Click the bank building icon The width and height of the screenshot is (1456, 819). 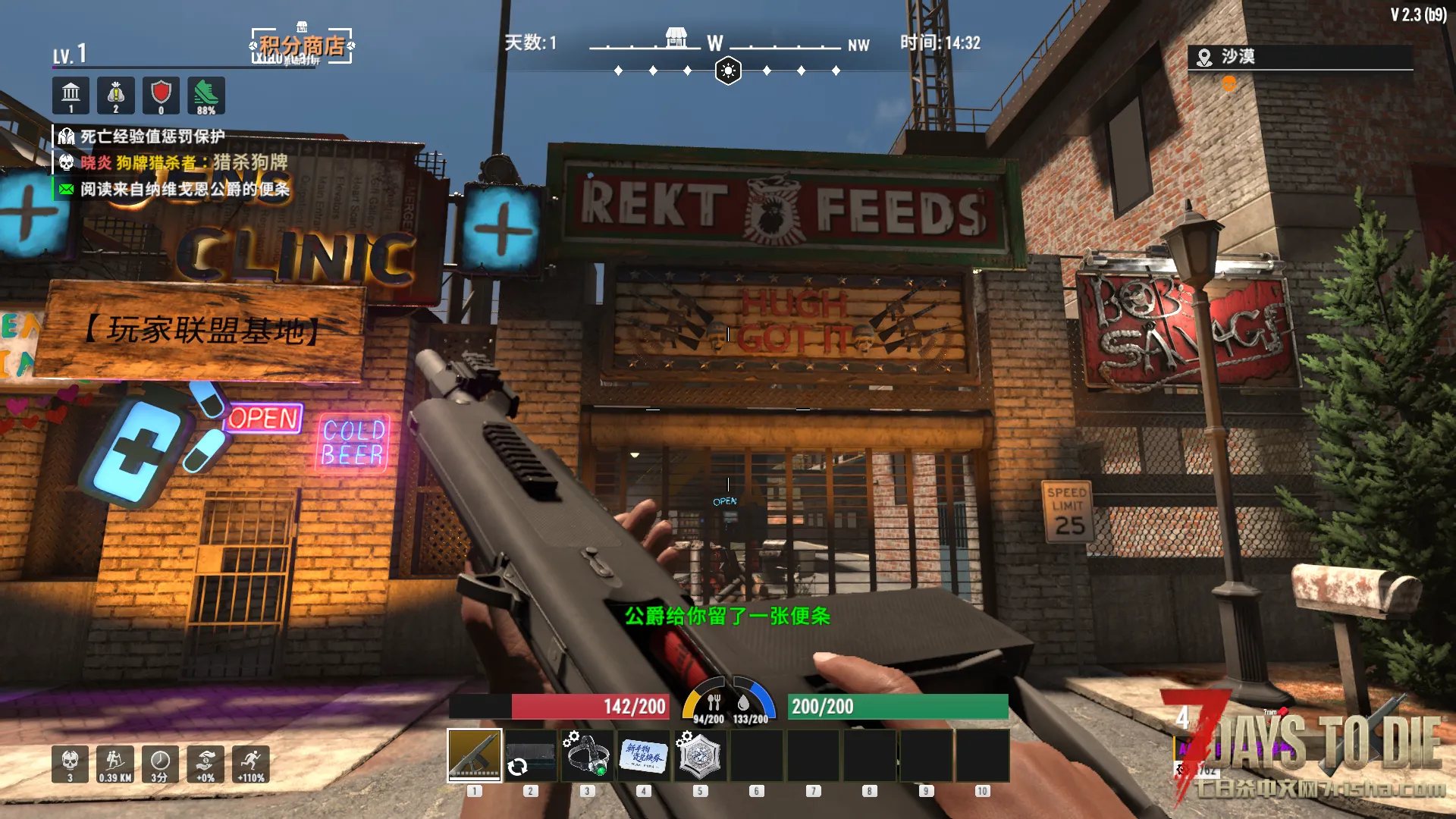(x=71, y=95)
